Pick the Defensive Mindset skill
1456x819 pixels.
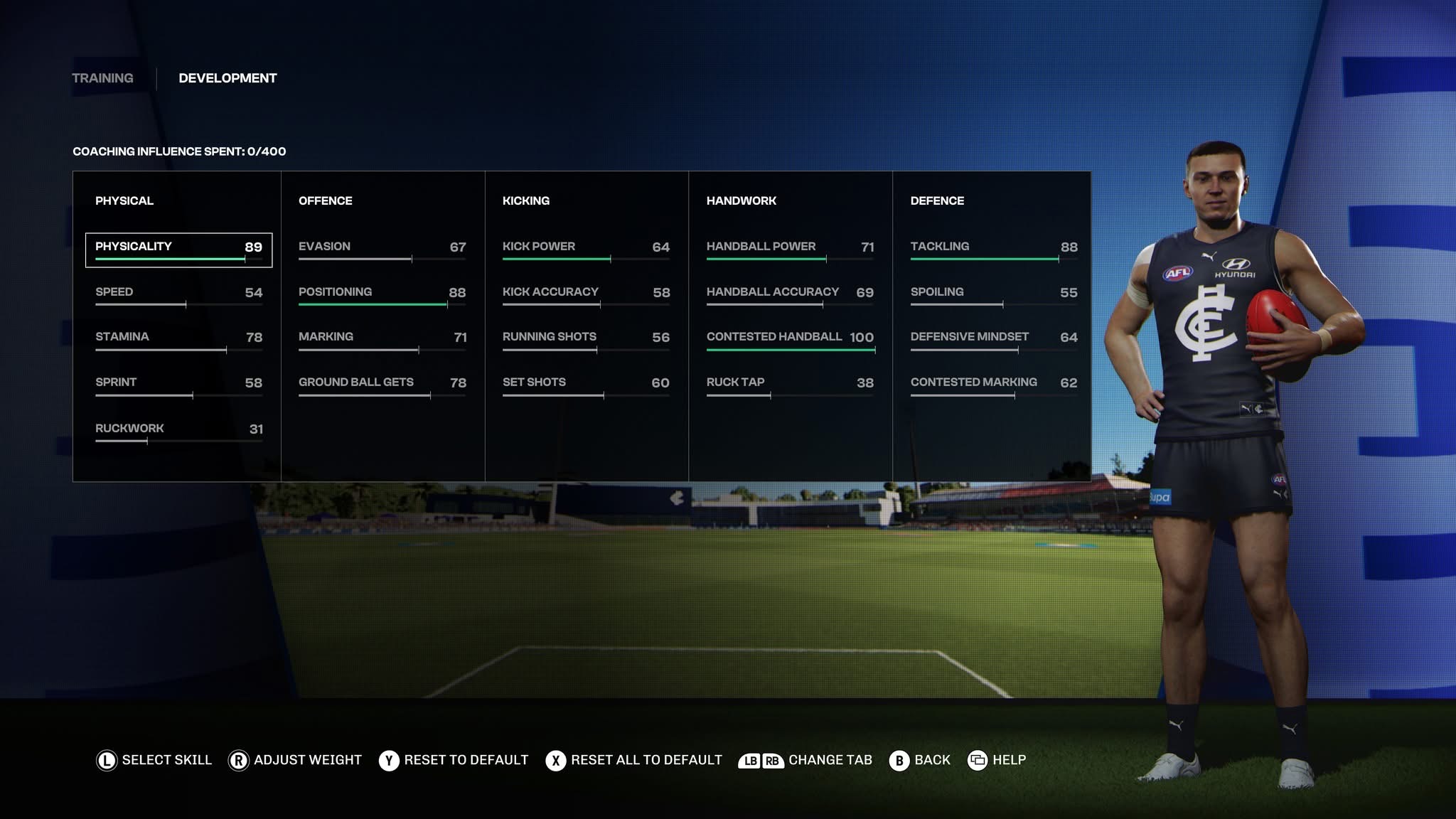click(x=994, y=339)
